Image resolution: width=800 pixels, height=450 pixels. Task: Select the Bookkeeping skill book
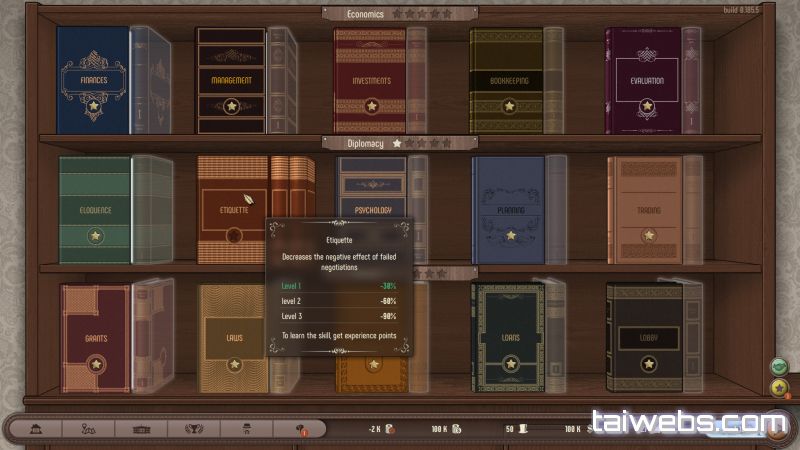pos(507,80)
